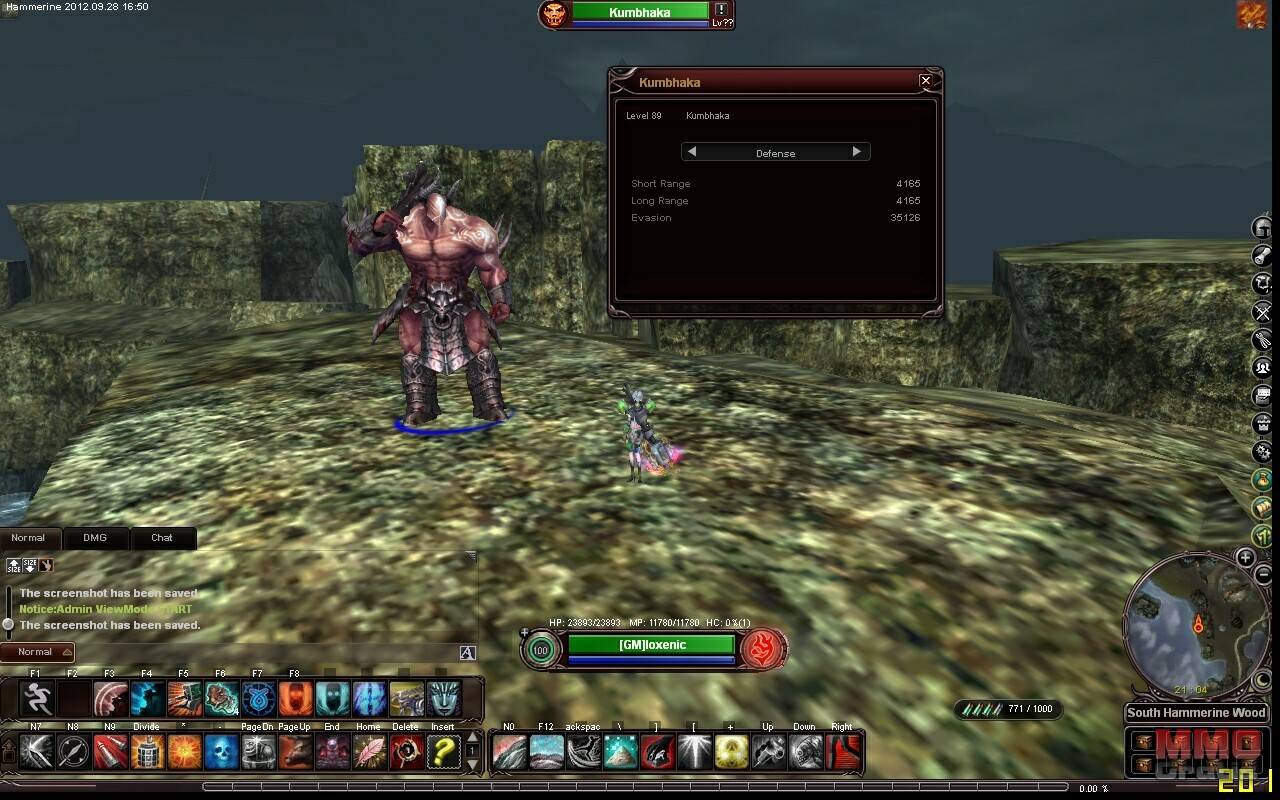Use the orange screaming face skill on F8
The height and width of the screenshot is (800, 1280).
click(295, 698)
